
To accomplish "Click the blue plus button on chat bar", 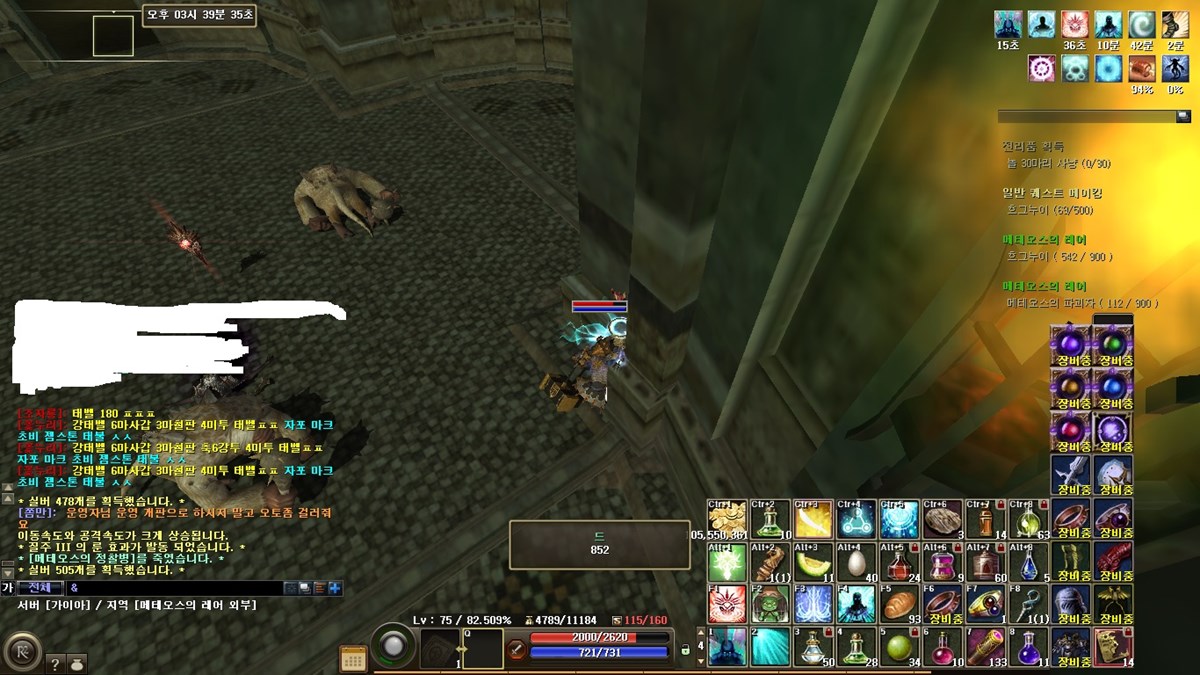I will point(335,588).
